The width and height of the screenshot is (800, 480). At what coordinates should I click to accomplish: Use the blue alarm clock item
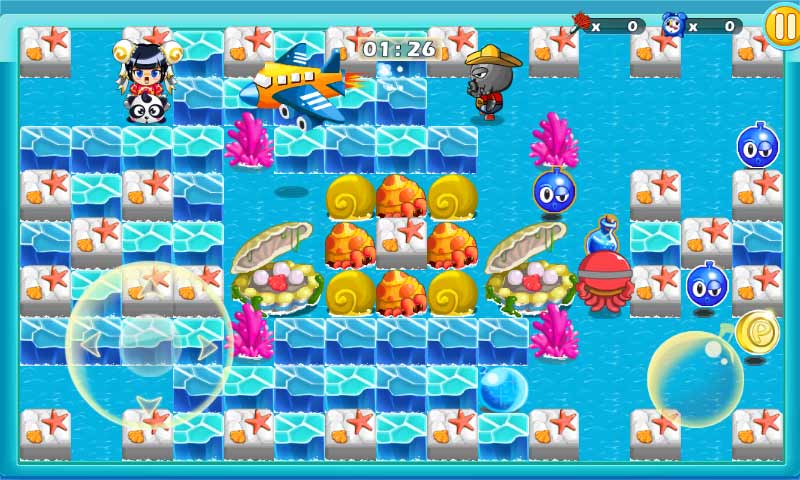coord(674,24)
